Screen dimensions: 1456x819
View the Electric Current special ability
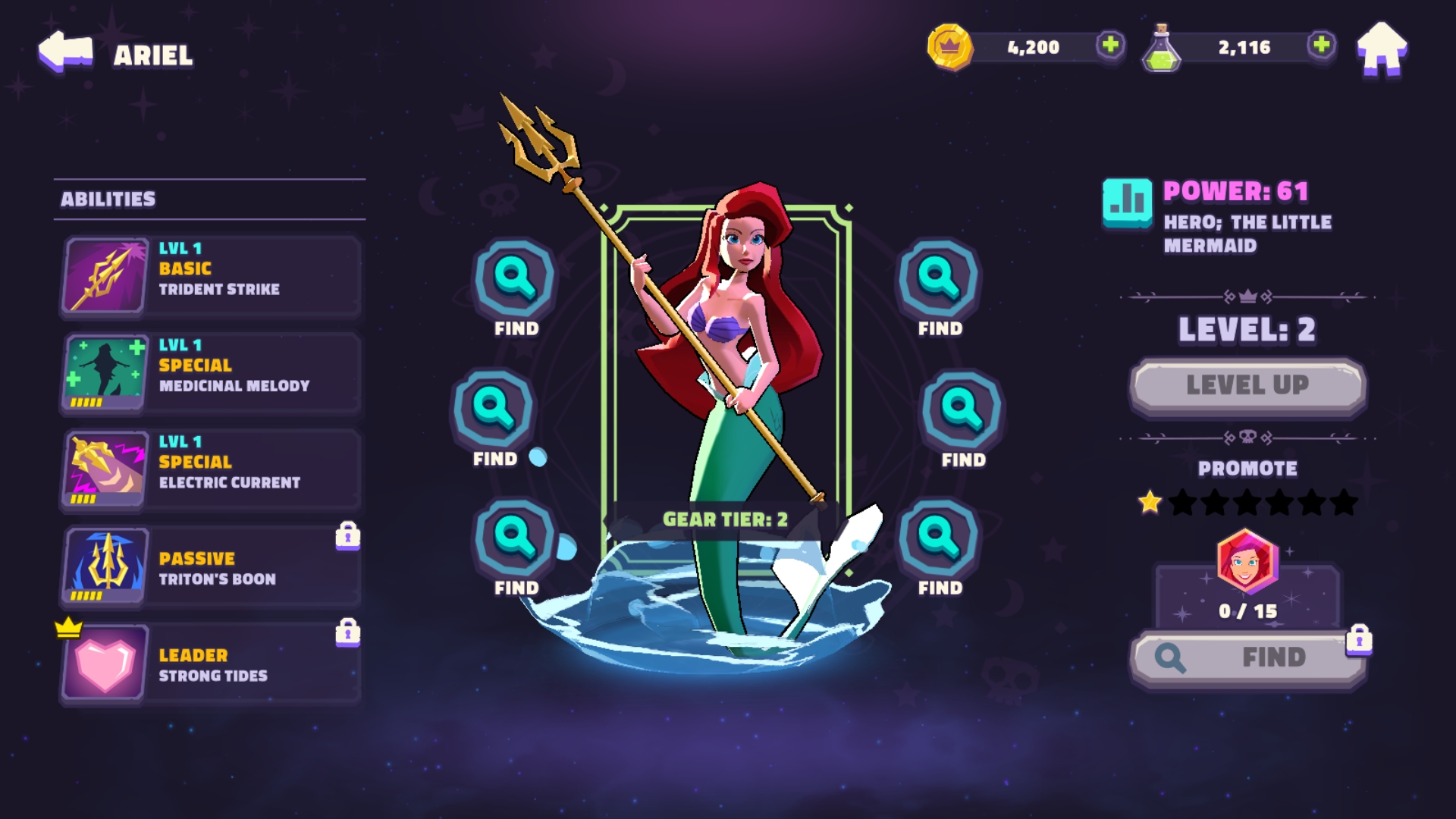pyautogui.click(x=211, y=469)
